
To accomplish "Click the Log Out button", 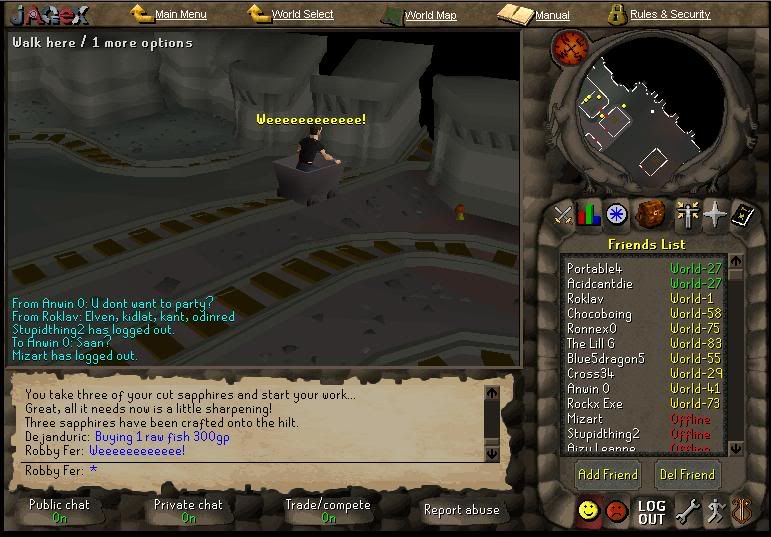I will 651,512.
